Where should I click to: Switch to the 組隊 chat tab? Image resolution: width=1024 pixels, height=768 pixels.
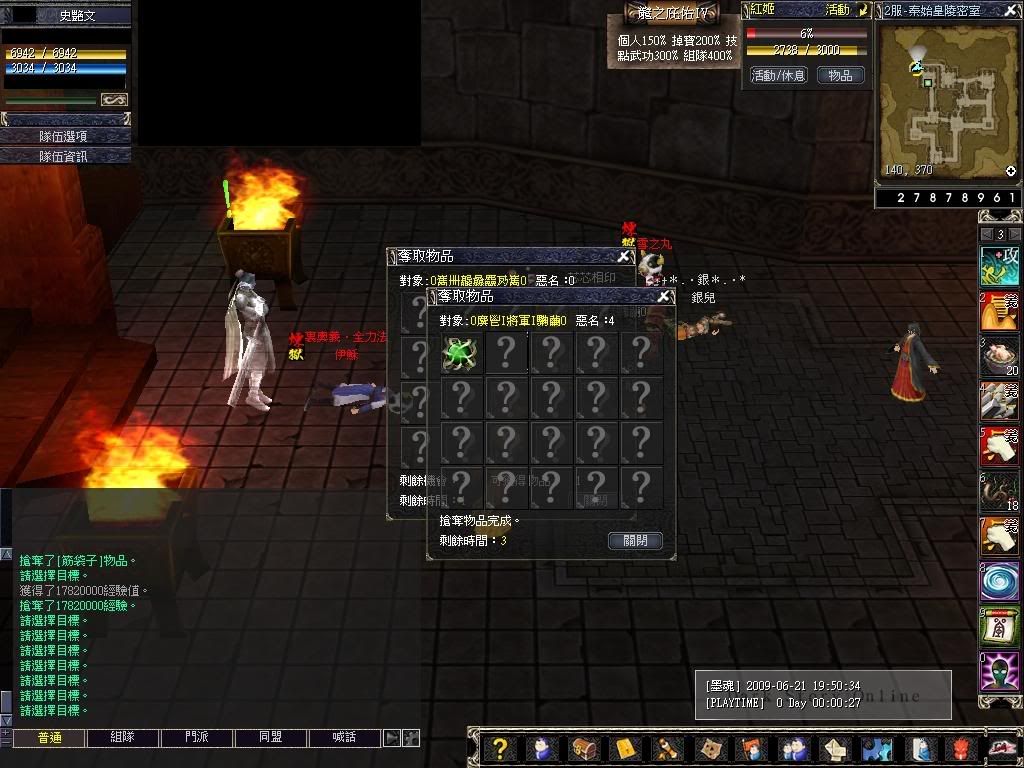click(122, 737)
